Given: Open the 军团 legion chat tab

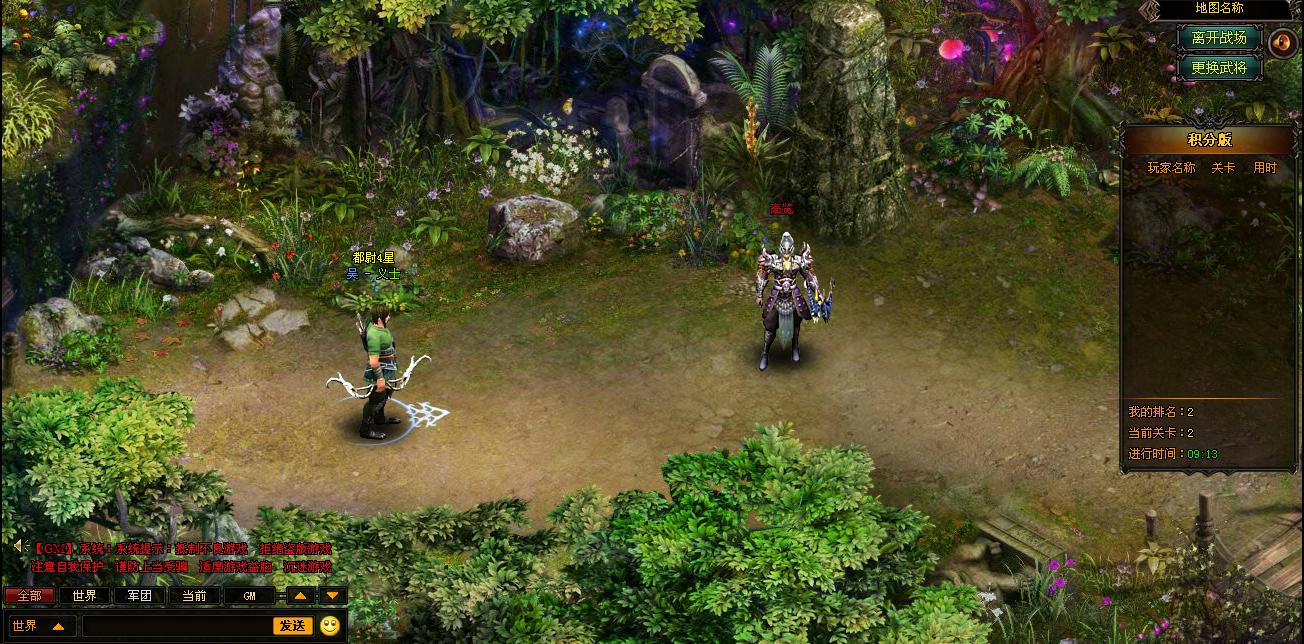Looking at the screenshot, I should [x=139, y=596].
